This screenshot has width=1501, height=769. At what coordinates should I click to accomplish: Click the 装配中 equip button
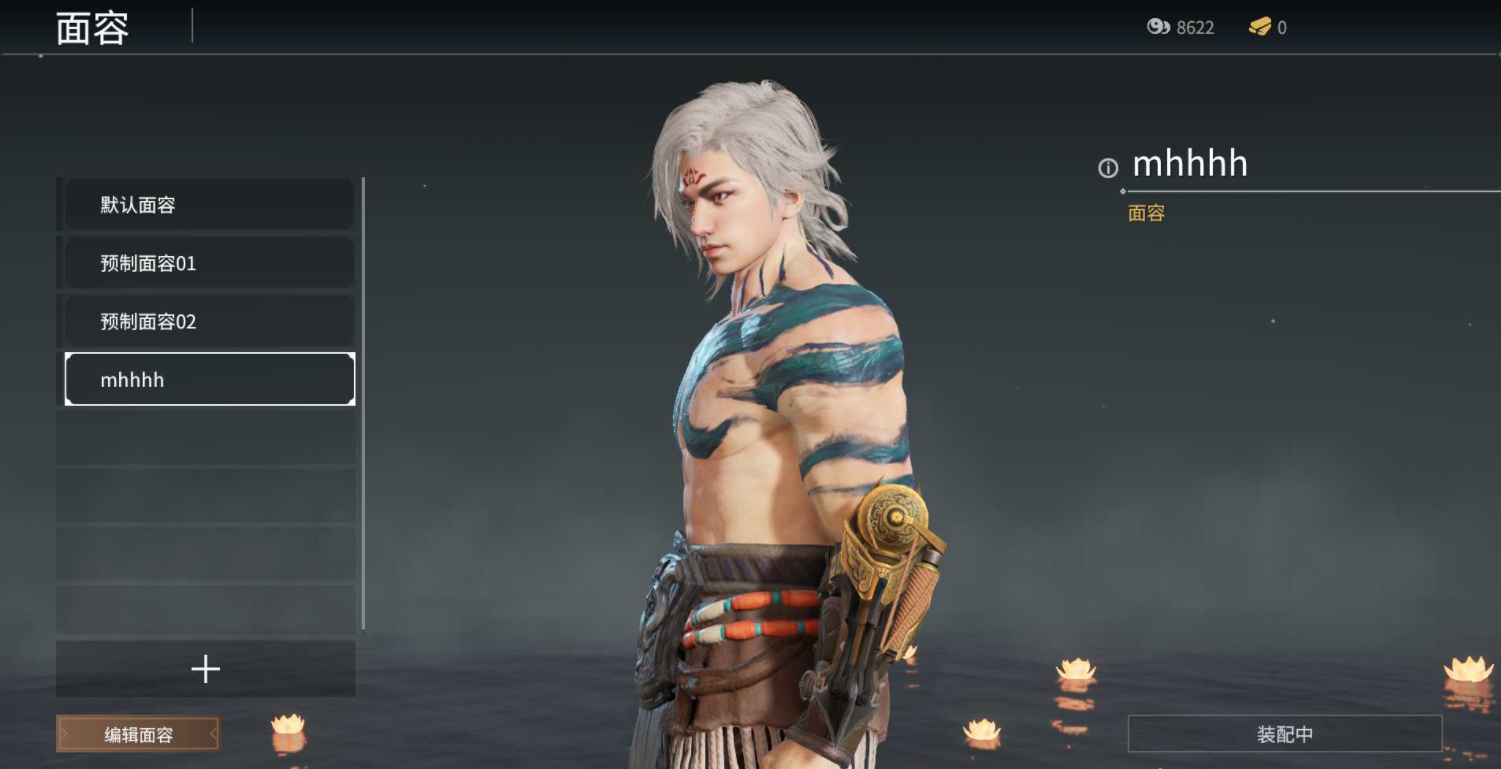point(1284,734)
